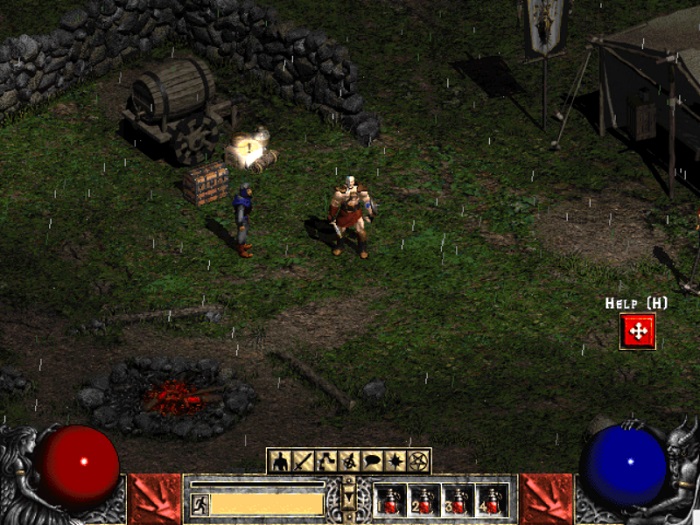Select the right-hand skill button
This screenshot has height=525, width=700.
pyautogui.click(x=546, y=498)
